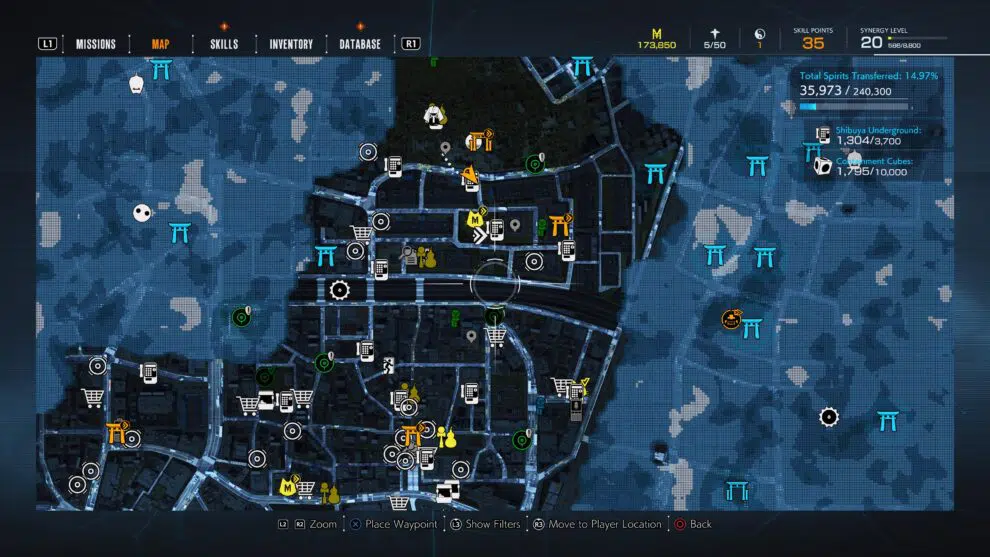Open the Missions tab

pos(96,44)
